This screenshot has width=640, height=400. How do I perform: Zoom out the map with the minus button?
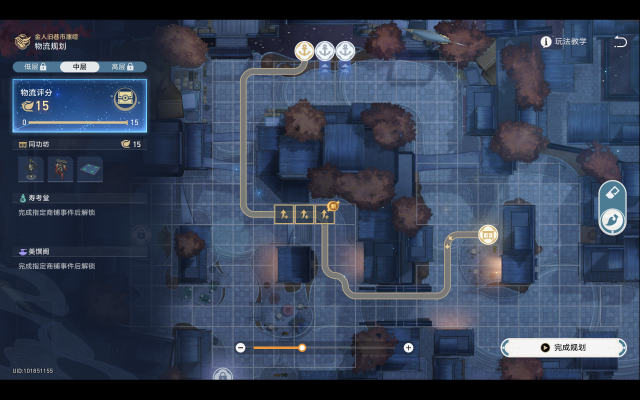tap(241, 347)
